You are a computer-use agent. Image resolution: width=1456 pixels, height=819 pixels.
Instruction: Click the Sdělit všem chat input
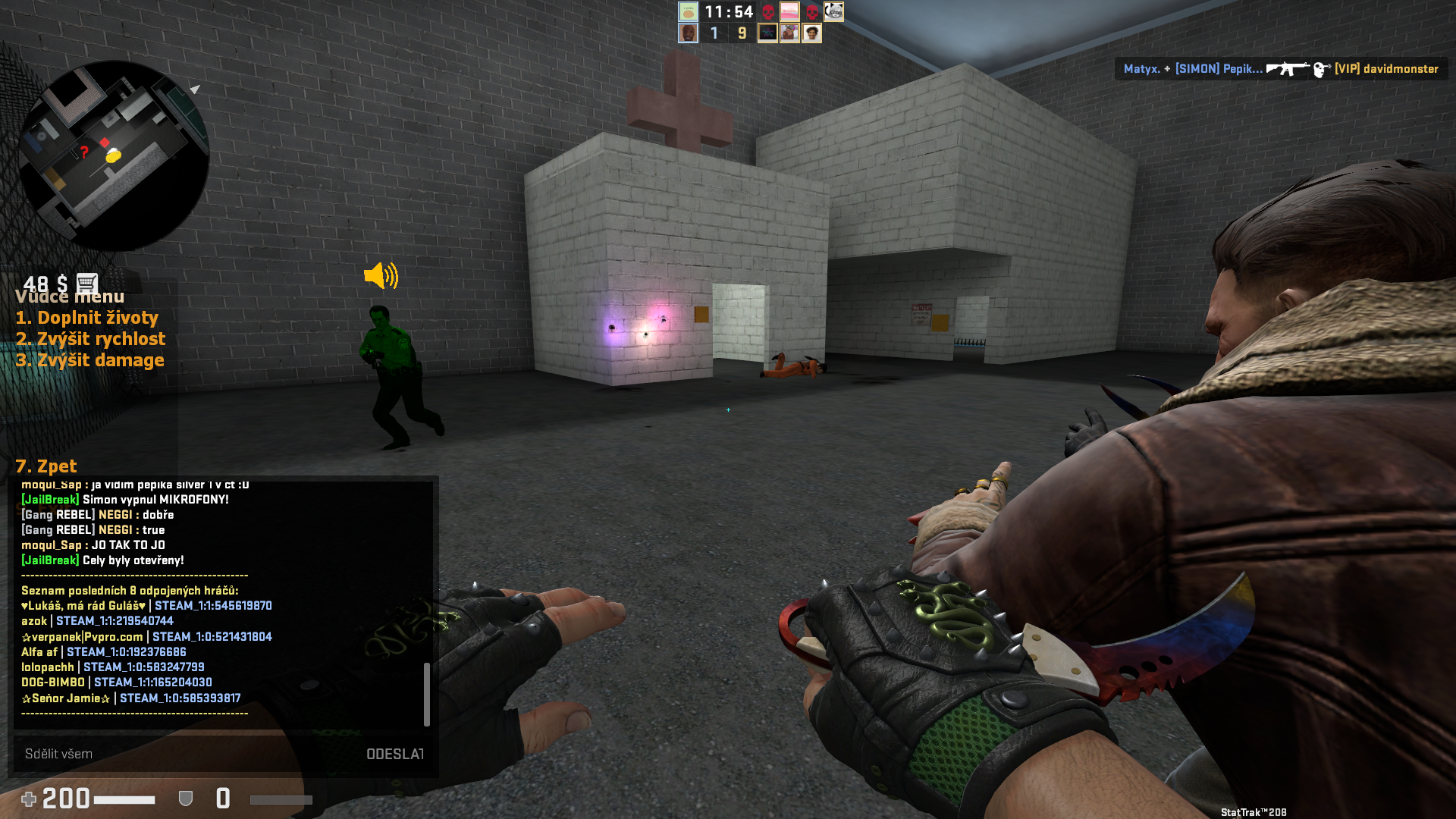[x=182, y=754]
